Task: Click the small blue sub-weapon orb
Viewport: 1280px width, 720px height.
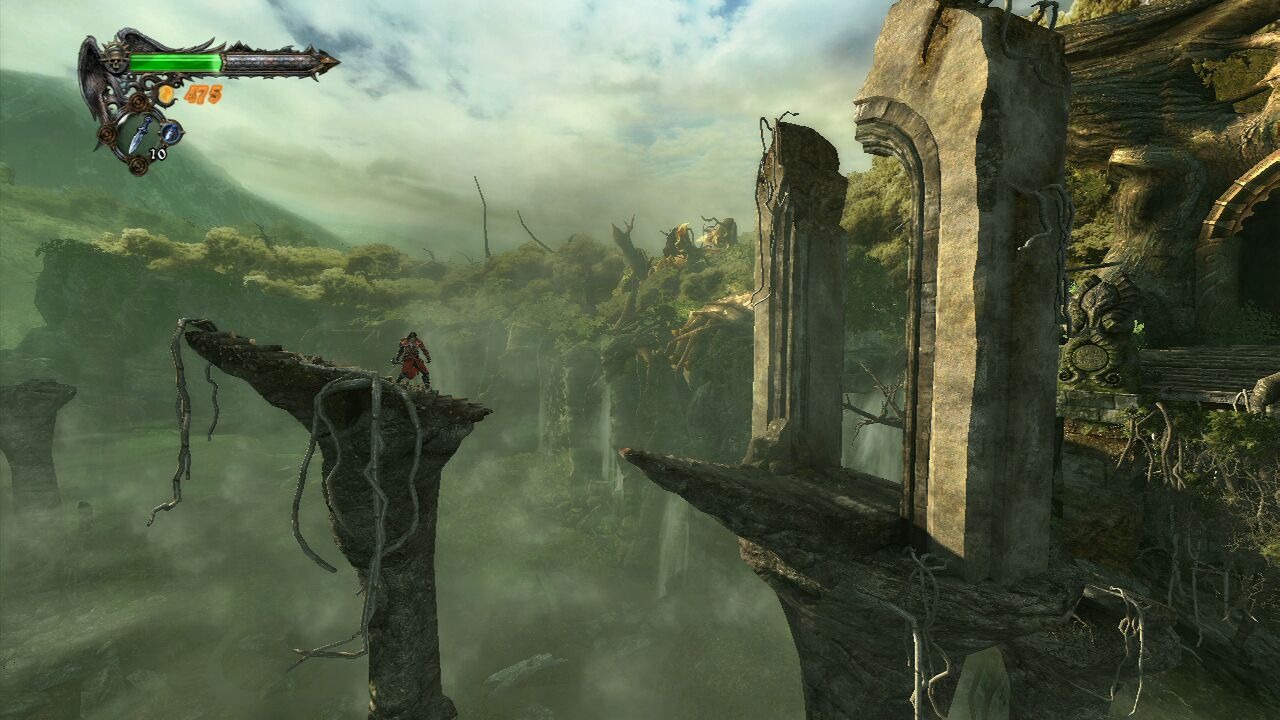Action: 171,131
